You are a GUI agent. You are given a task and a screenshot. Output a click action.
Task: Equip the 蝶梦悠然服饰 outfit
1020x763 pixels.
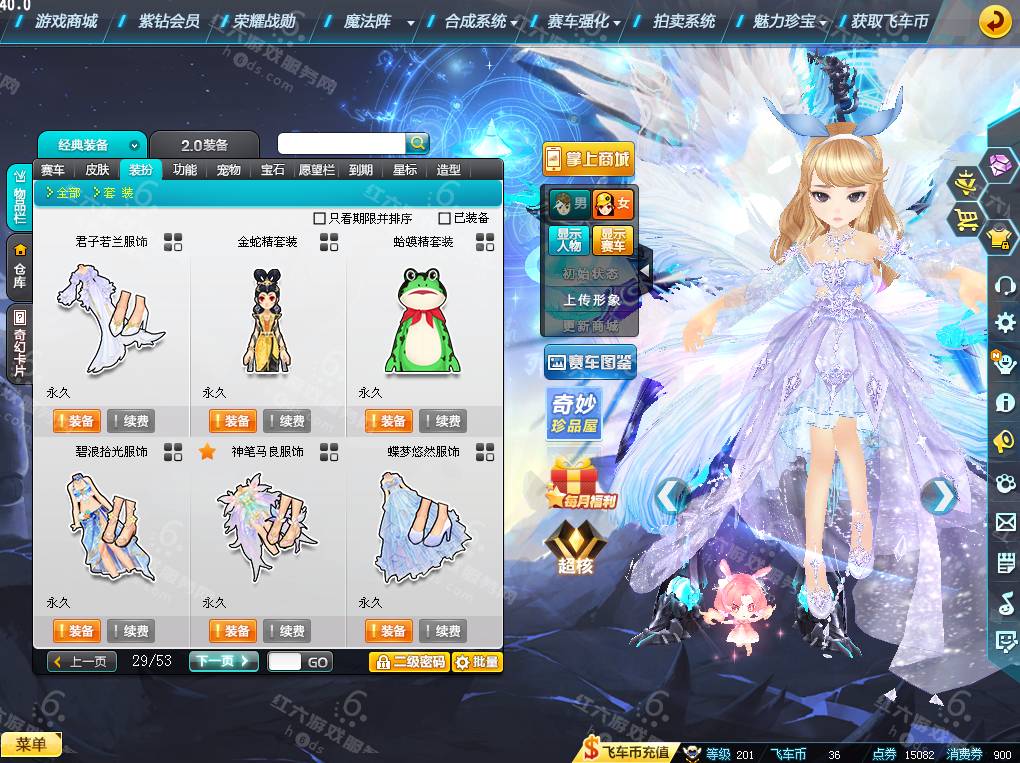point(388,631)
